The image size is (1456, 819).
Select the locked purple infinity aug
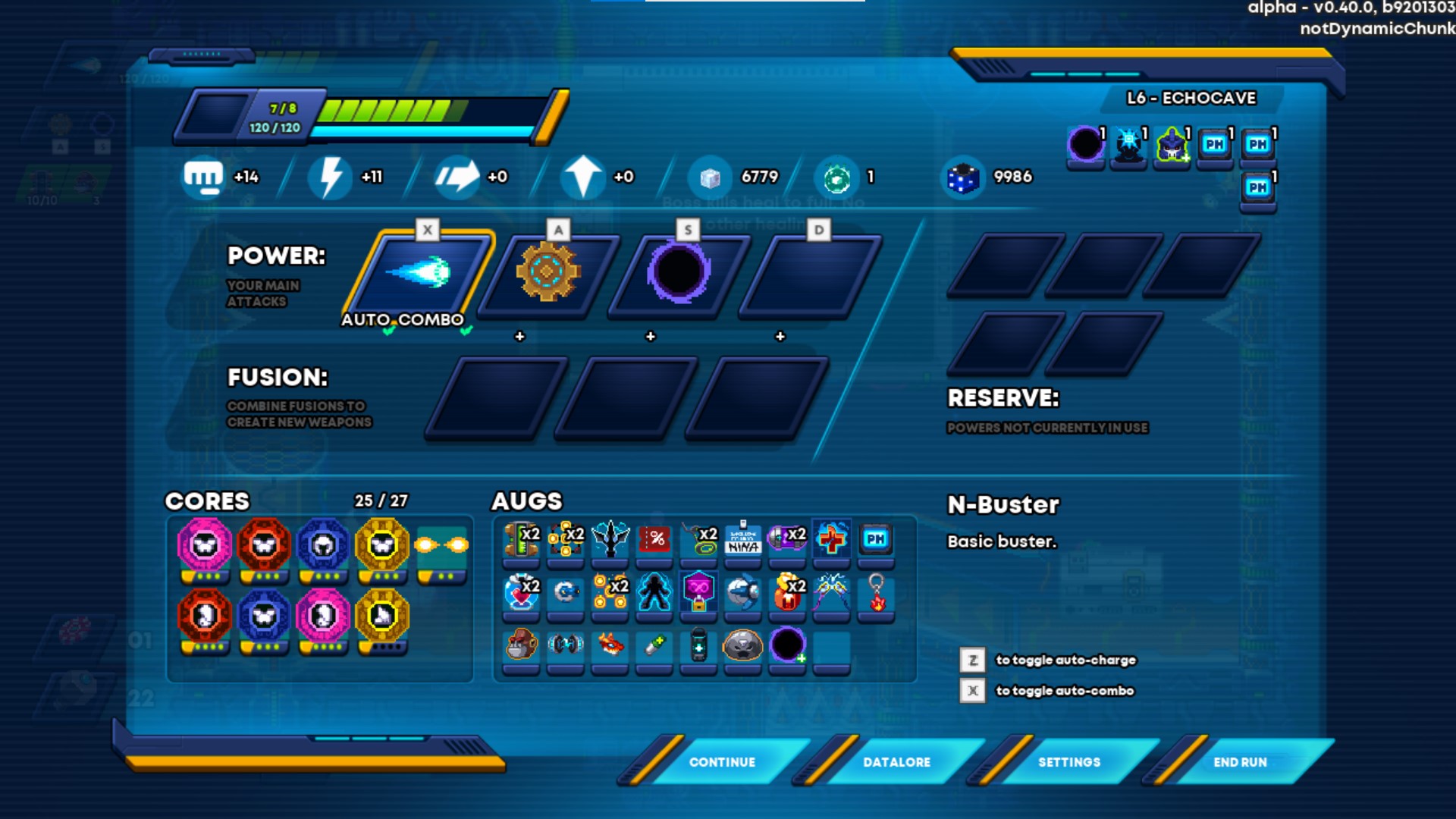click(698, 593)
